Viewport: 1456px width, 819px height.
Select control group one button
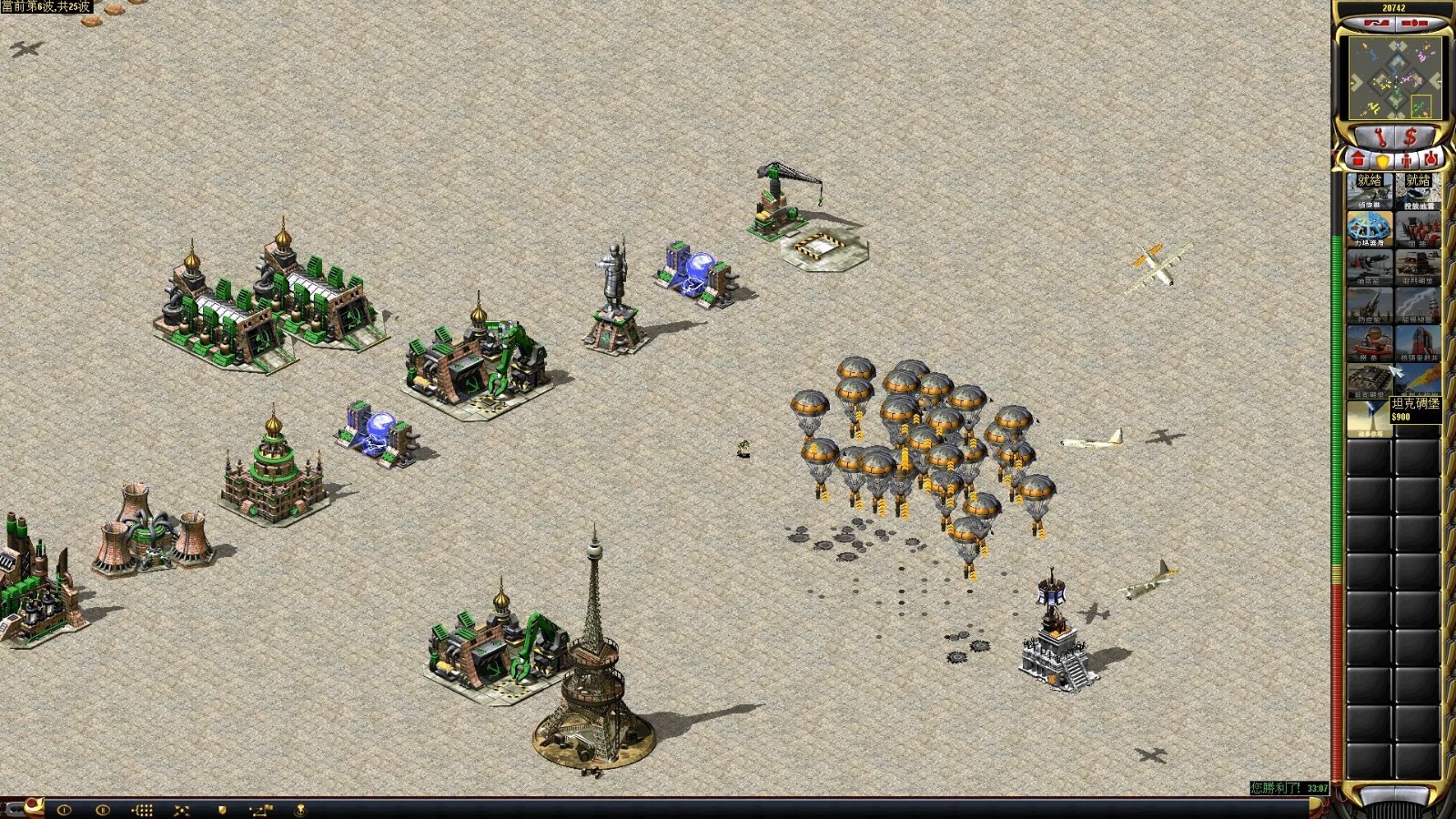65,809
